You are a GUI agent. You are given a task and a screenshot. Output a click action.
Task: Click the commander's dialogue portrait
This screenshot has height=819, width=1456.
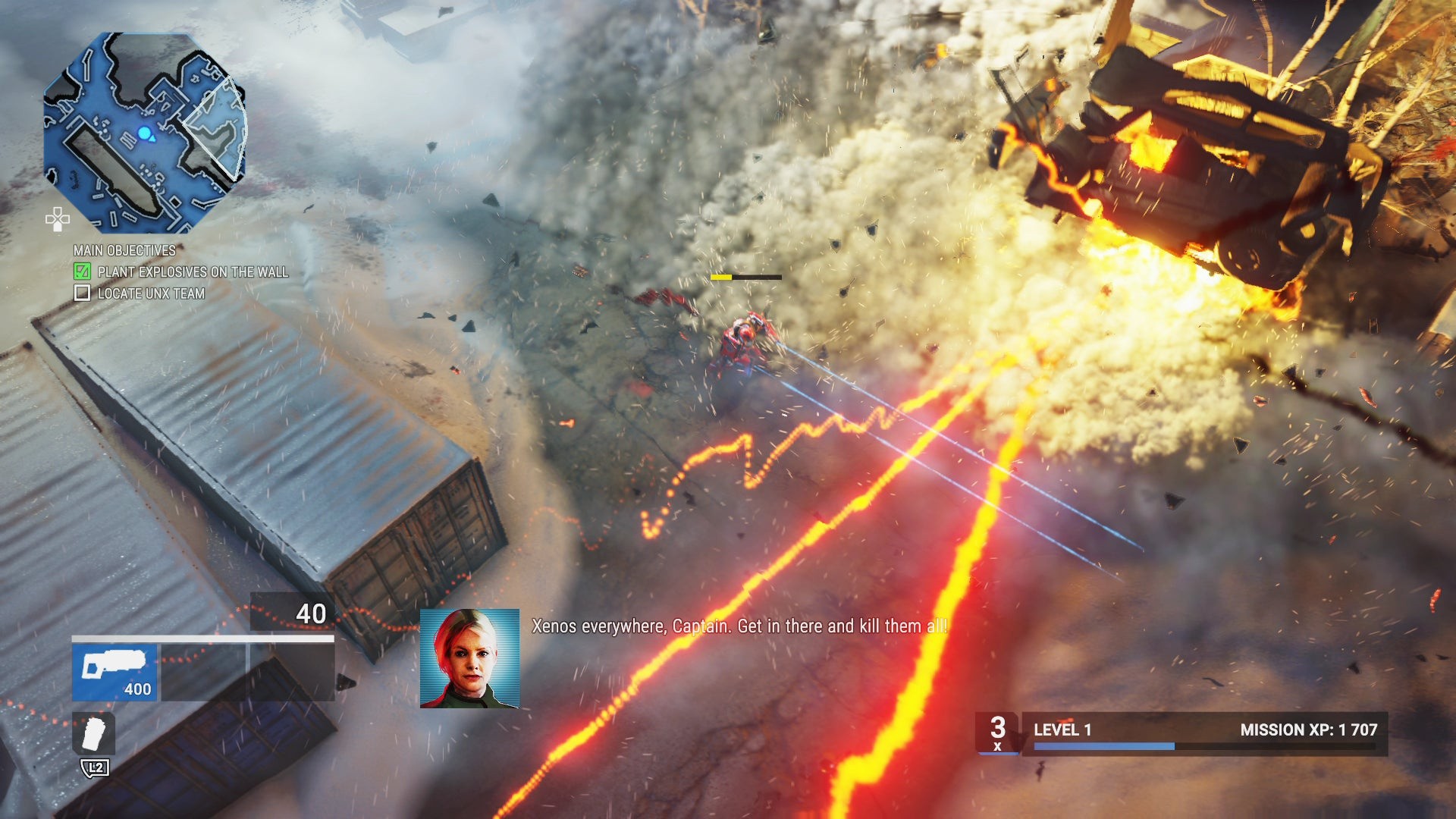coord(469,658)
